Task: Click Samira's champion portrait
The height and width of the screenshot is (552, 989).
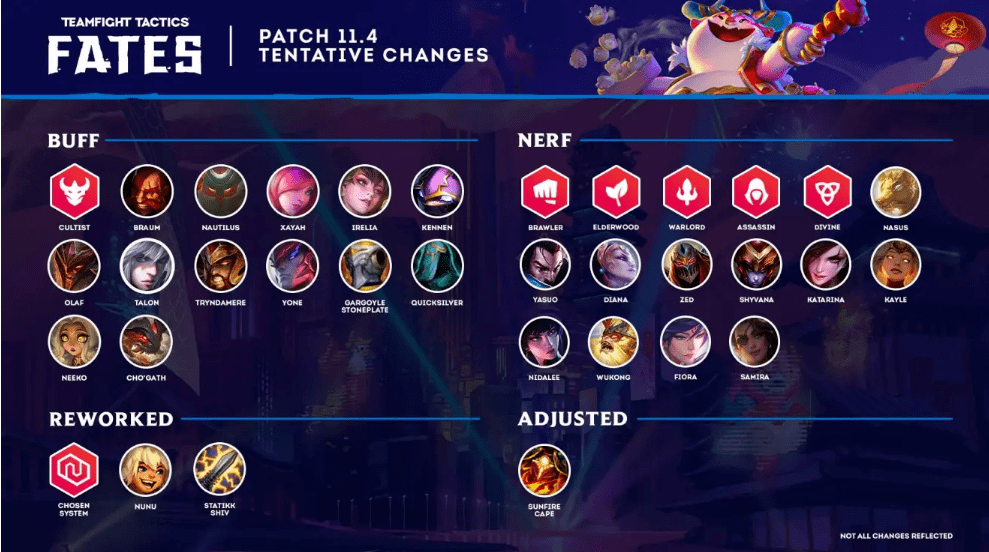Action: (755, 343)
